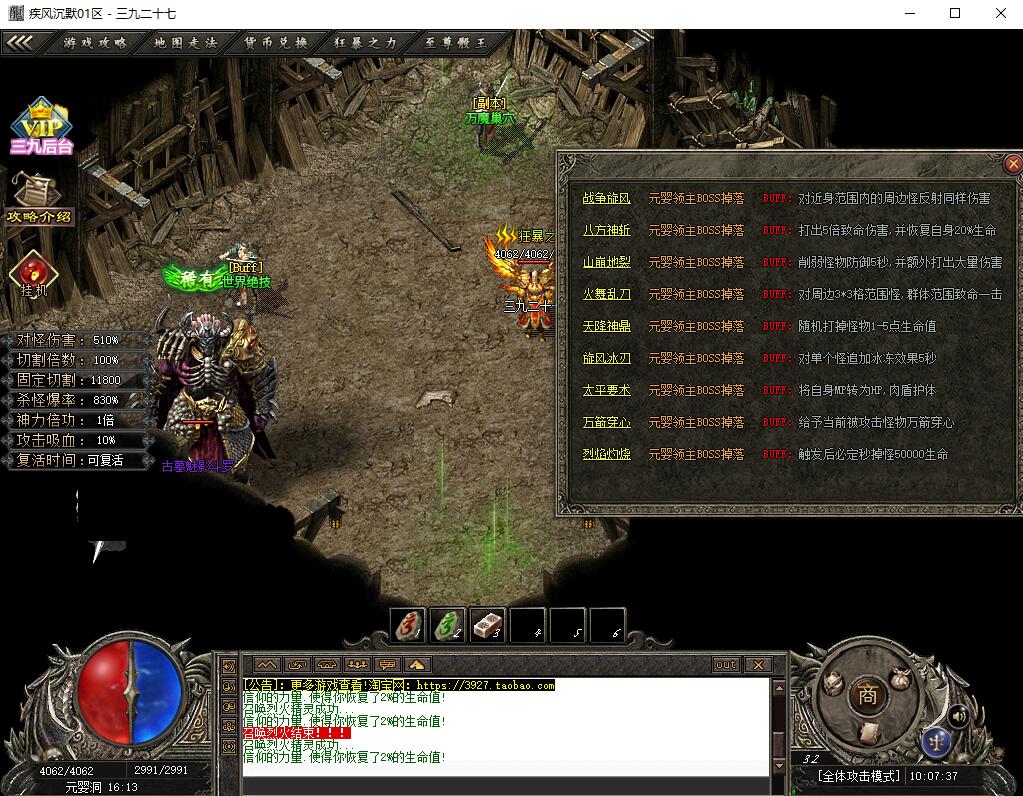
Task: Choose the 天降神鼎 skill link
Action: pyautogui.click(x=606, y=326)
